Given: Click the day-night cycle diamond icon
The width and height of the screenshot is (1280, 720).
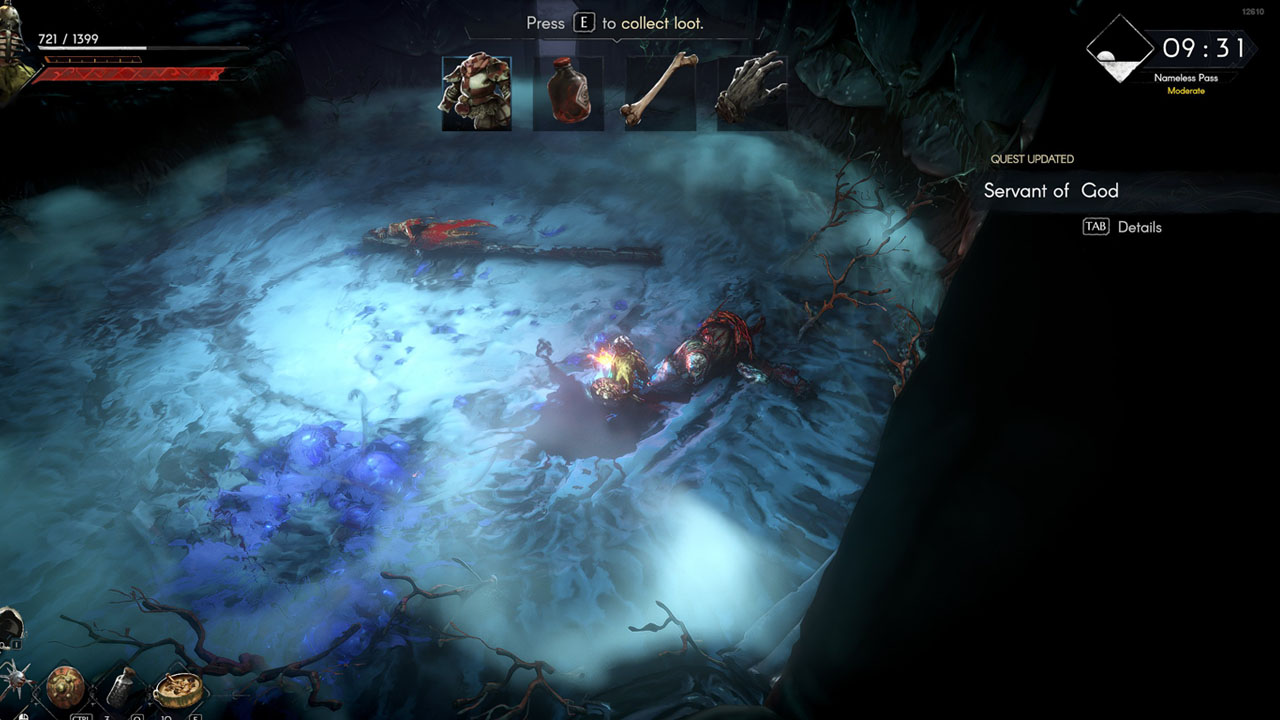Looking at the screenshot, I should (x=1119, y=48).
